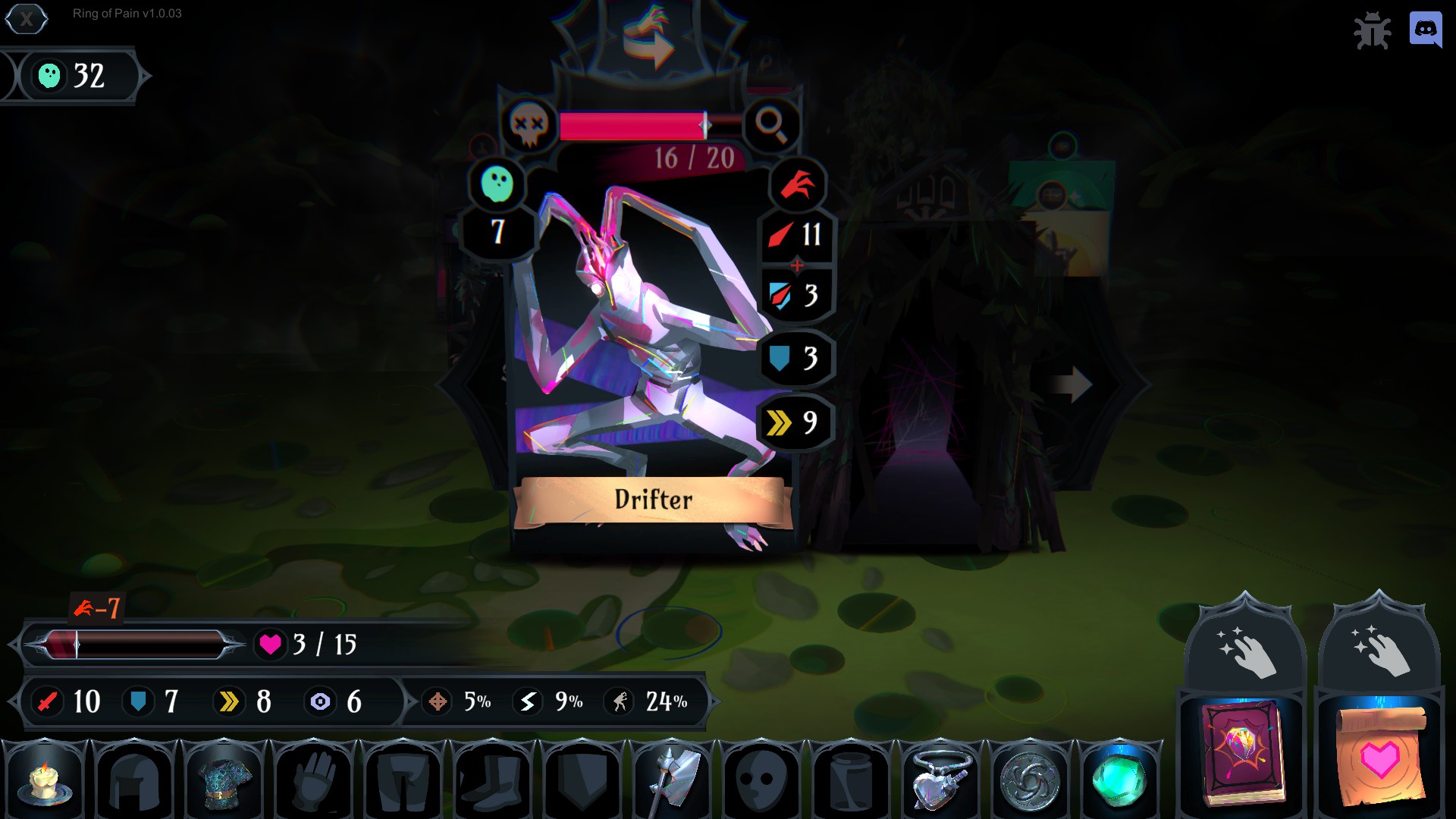Toggle the skull attack indicator
1456x819 pixels.
click(529, 125)
